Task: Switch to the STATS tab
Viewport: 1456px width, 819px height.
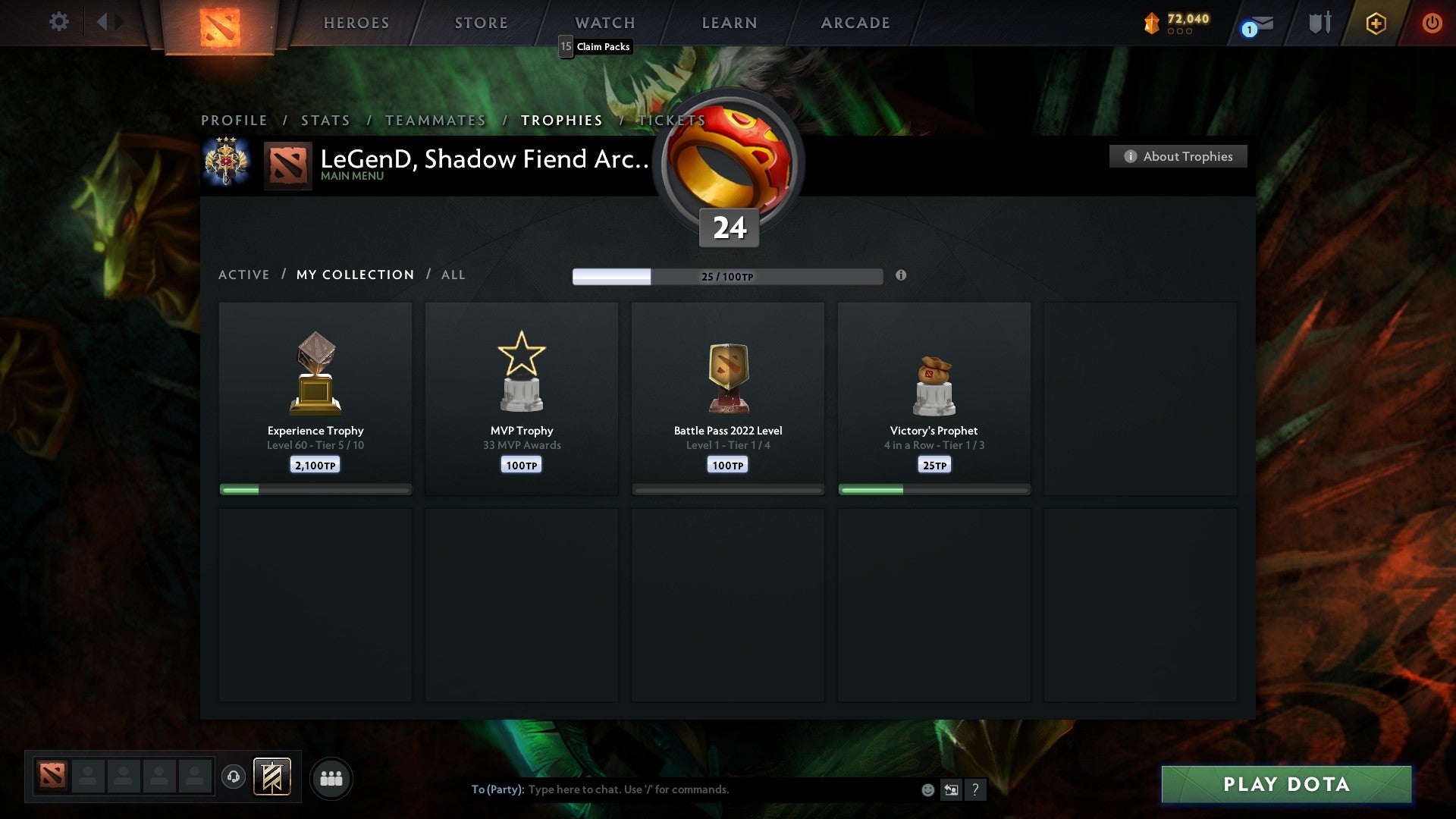Action: [325, 120]
